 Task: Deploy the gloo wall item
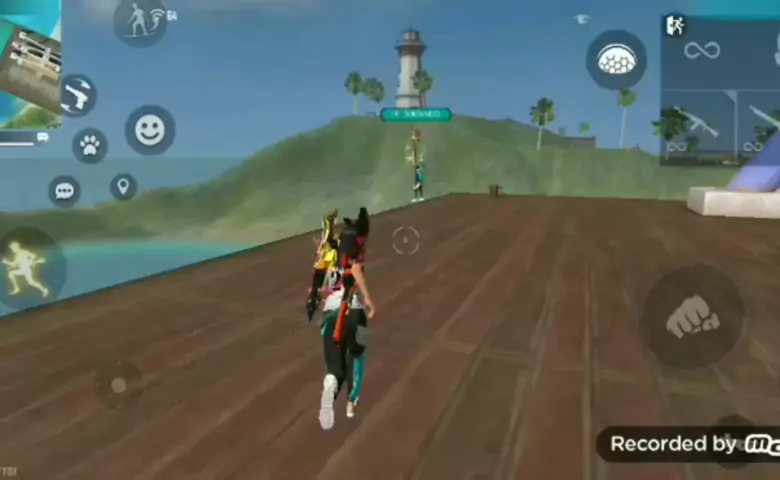[x=616, y=60]
